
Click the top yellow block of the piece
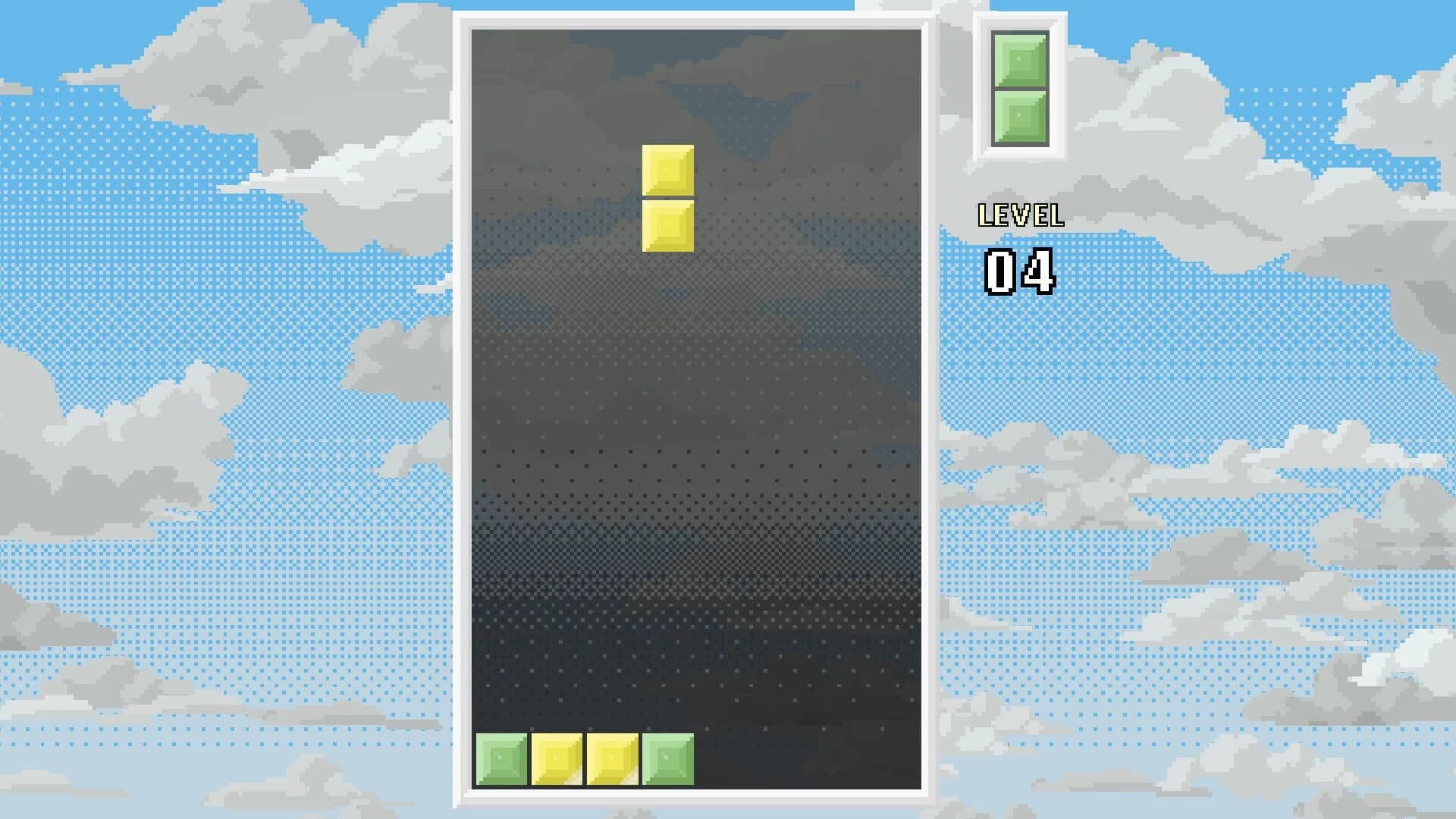[x=667, y=168]
